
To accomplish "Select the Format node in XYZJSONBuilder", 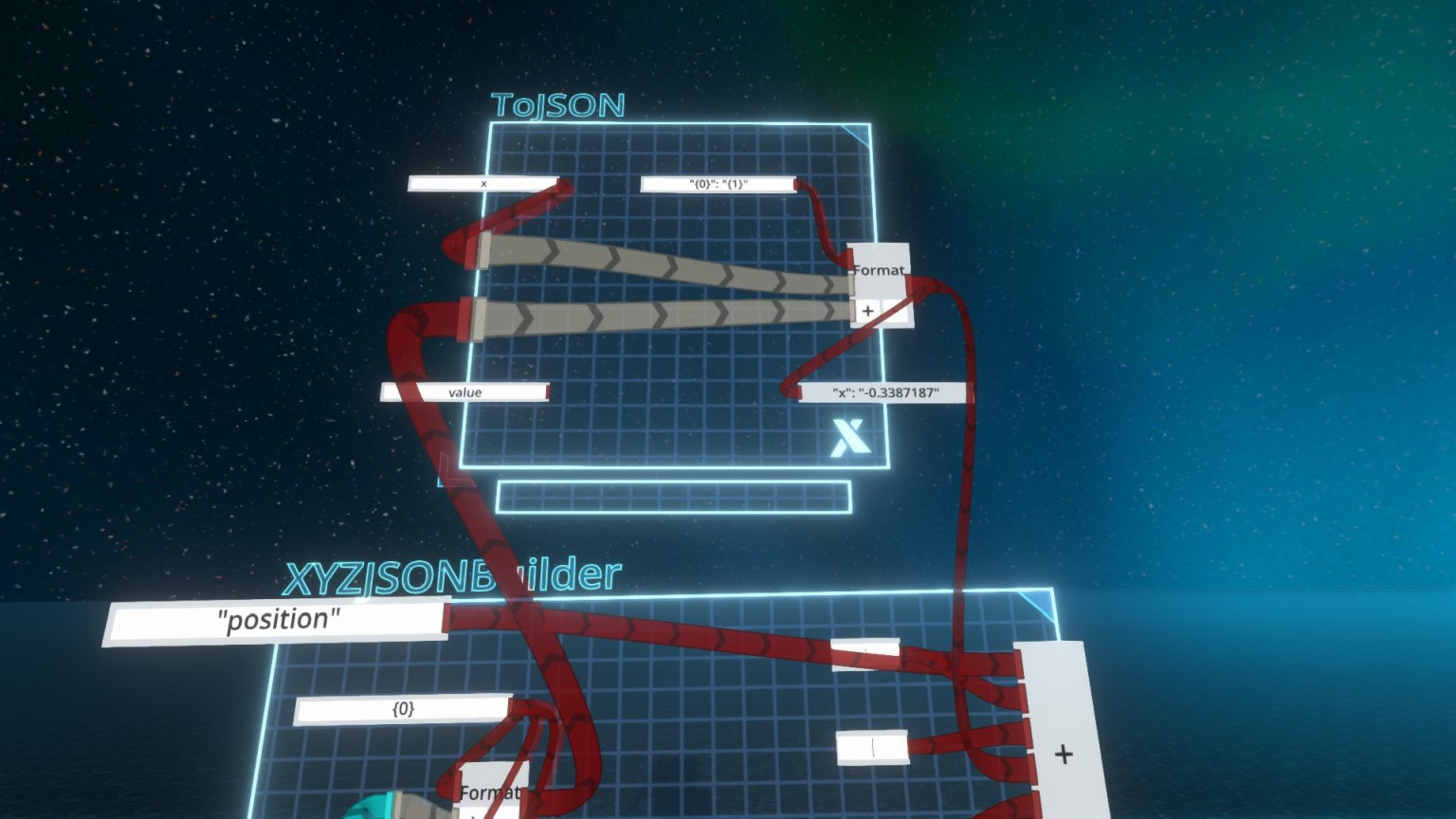I will click(488, 792).
